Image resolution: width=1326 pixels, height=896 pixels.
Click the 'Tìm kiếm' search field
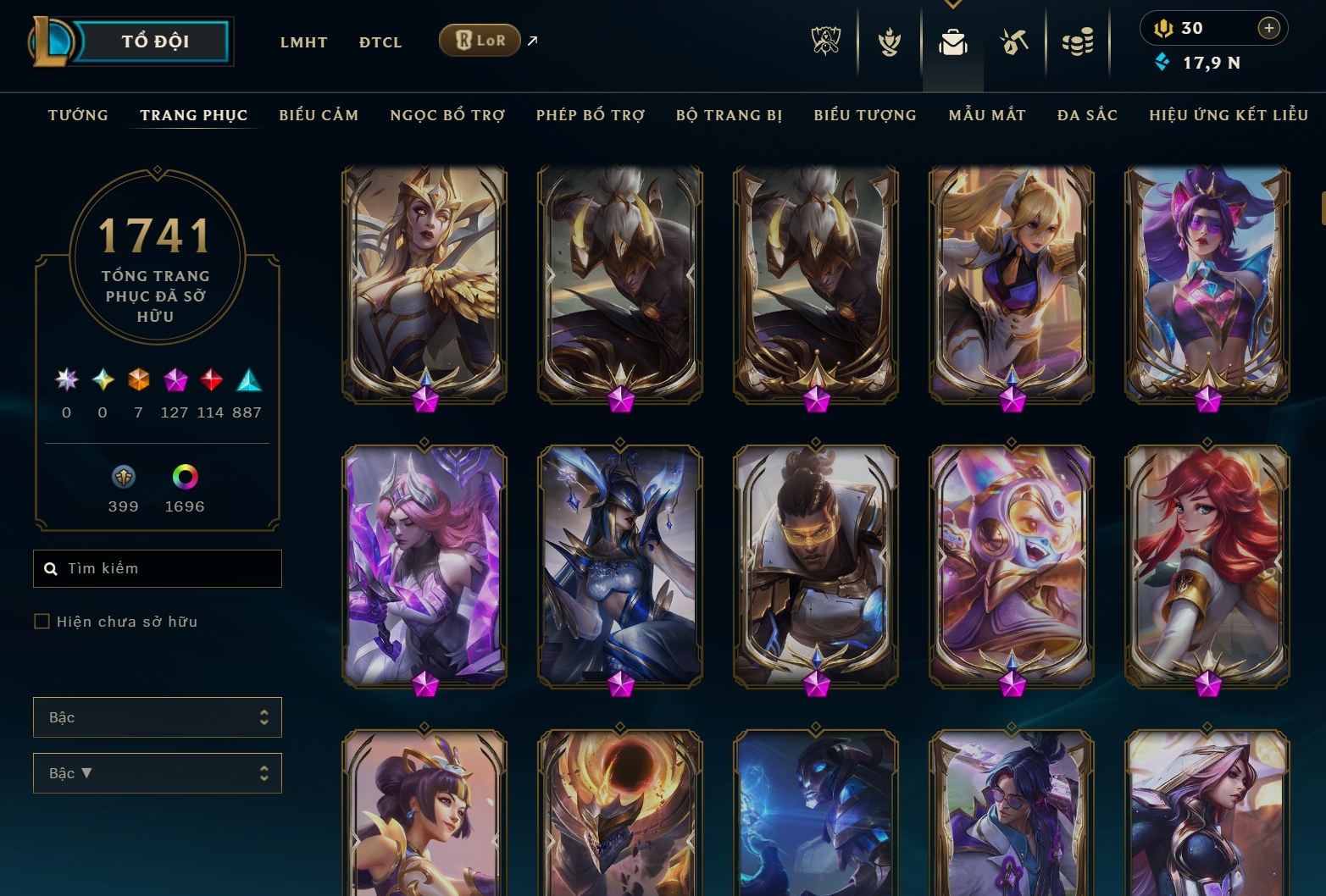[158, 568]
